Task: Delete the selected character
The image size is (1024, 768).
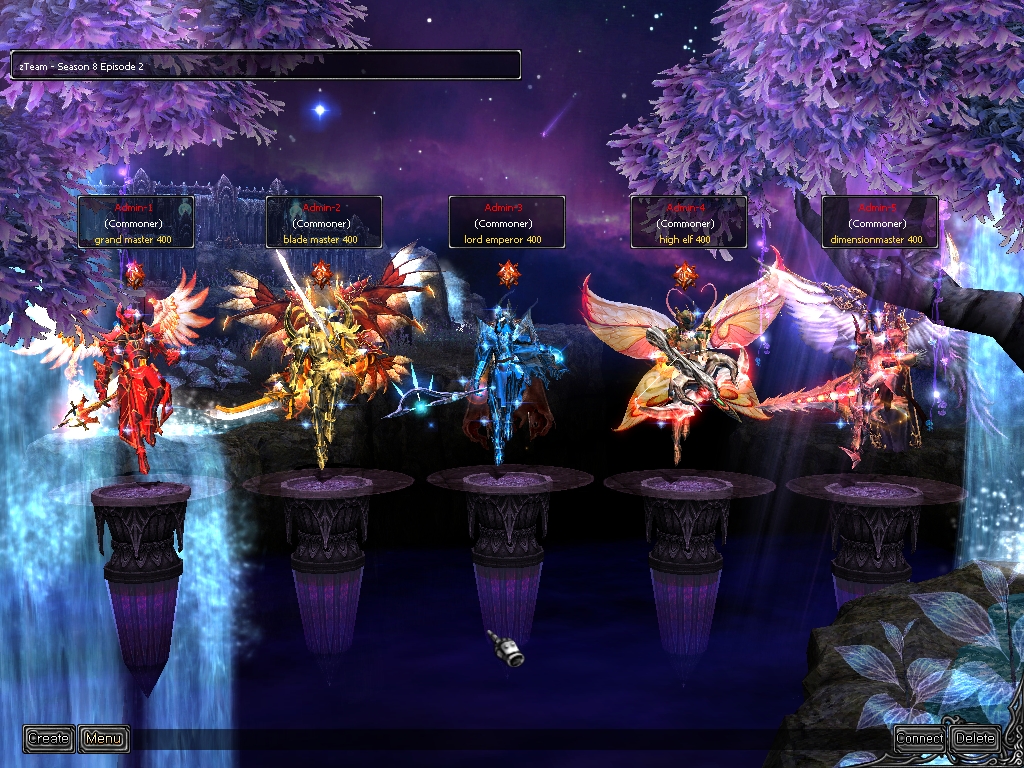Action: point(975,739)
